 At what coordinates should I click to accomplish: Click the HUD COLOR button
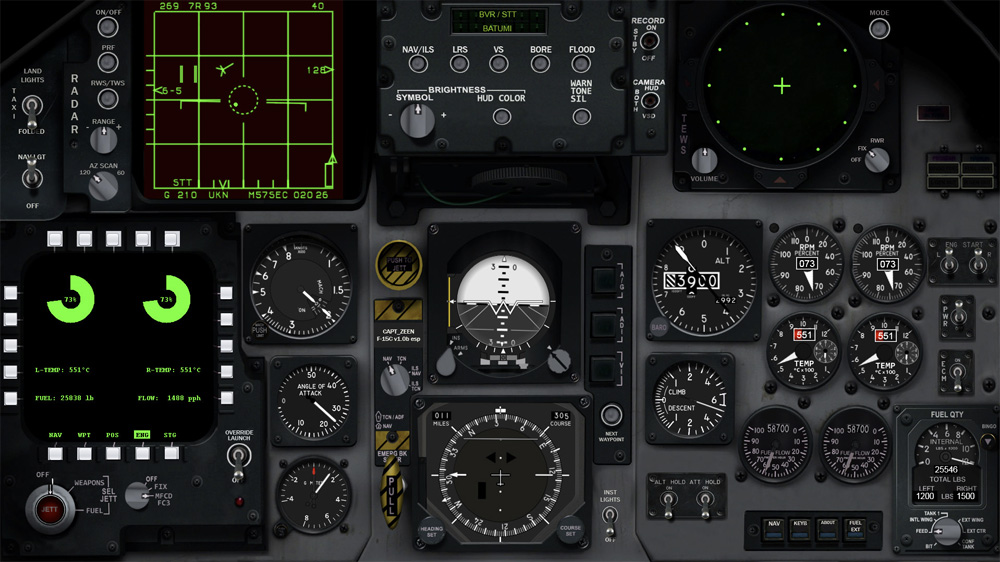point(502,116)
